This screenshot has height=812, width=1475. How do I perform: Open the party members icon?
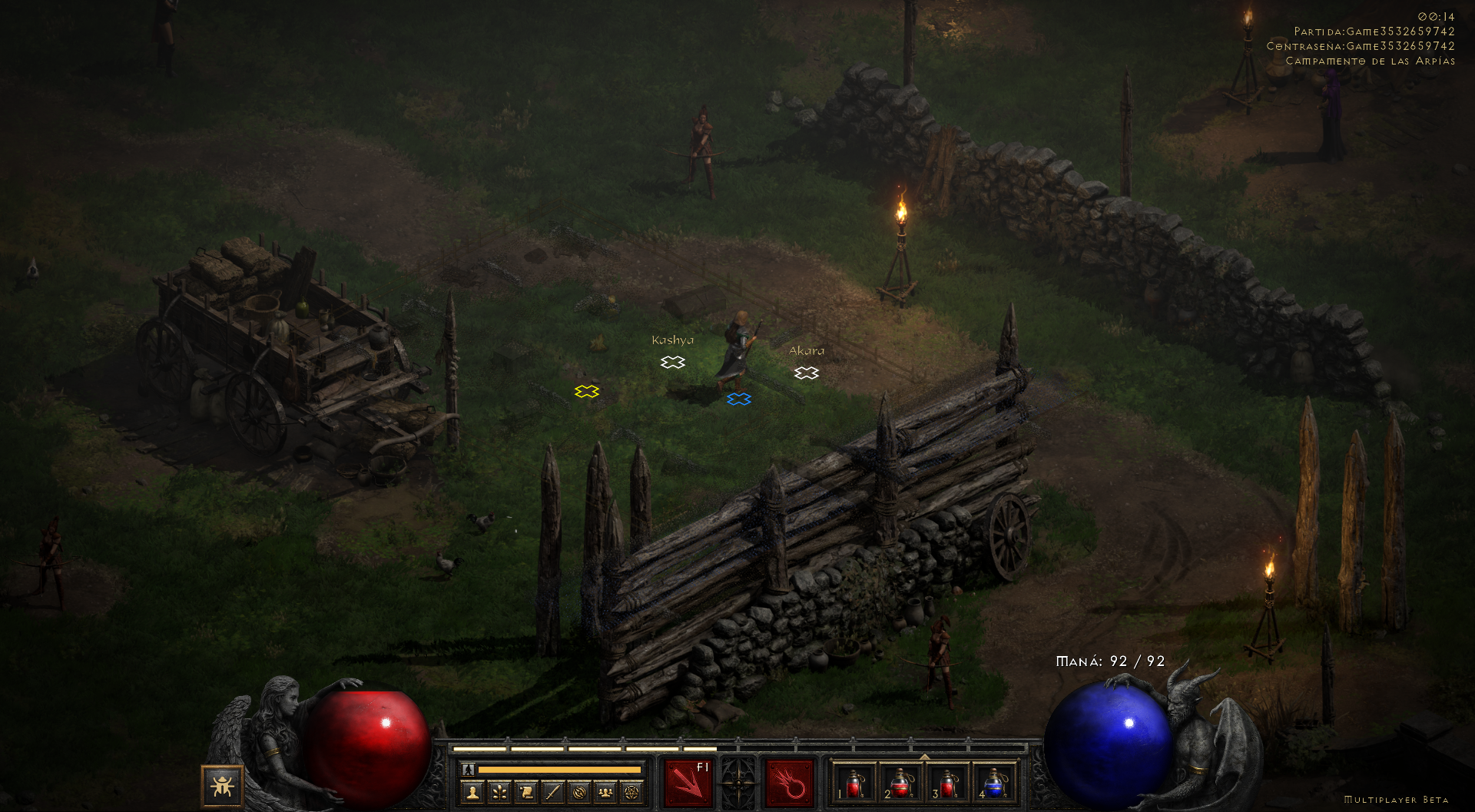point(606,791)
